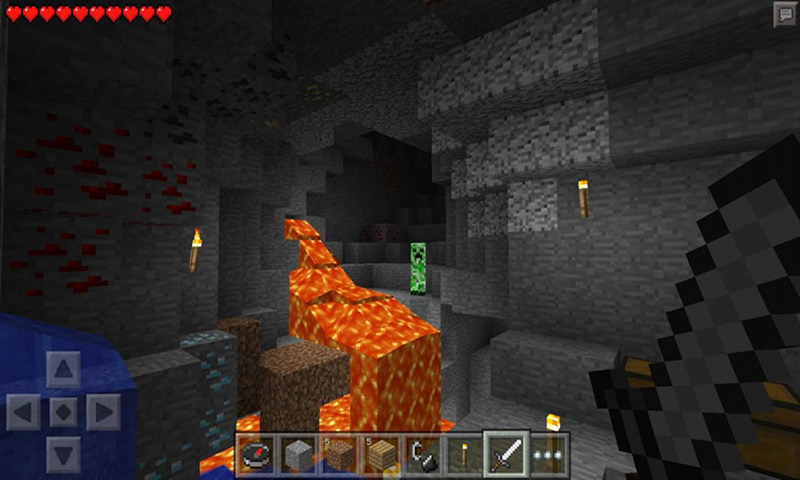Select the compass hotbar slot

point(256,454)
